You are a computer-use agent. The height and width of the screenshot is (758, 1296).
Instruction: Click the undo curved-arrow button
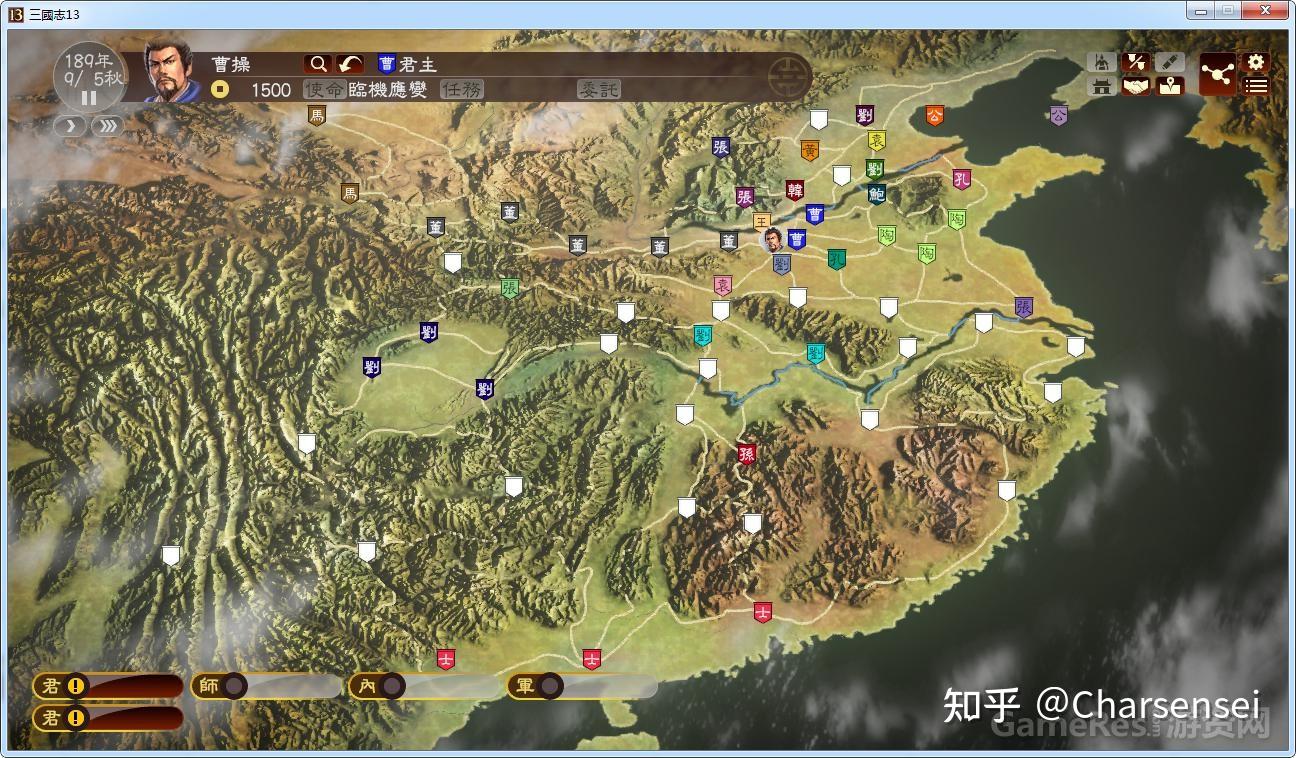coord(350,63)
